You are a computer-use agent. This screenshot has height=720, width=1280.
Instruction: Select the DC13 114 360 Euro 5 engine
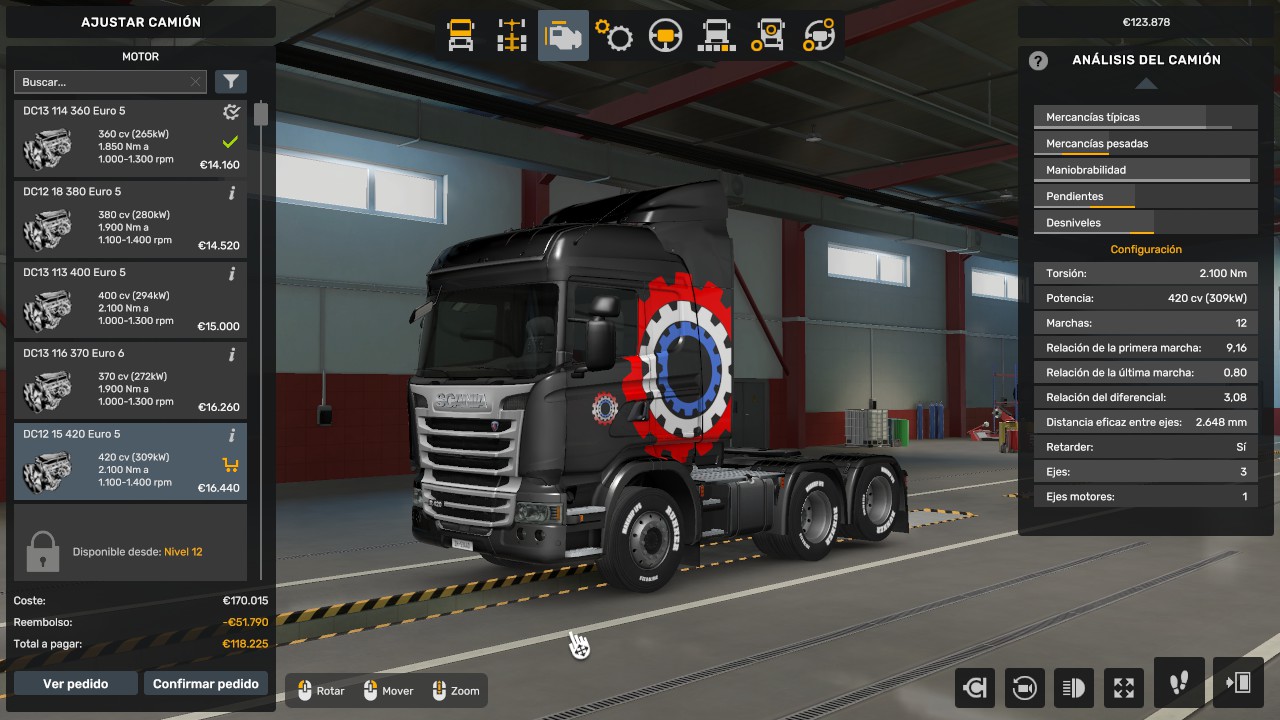coord(130,138)
